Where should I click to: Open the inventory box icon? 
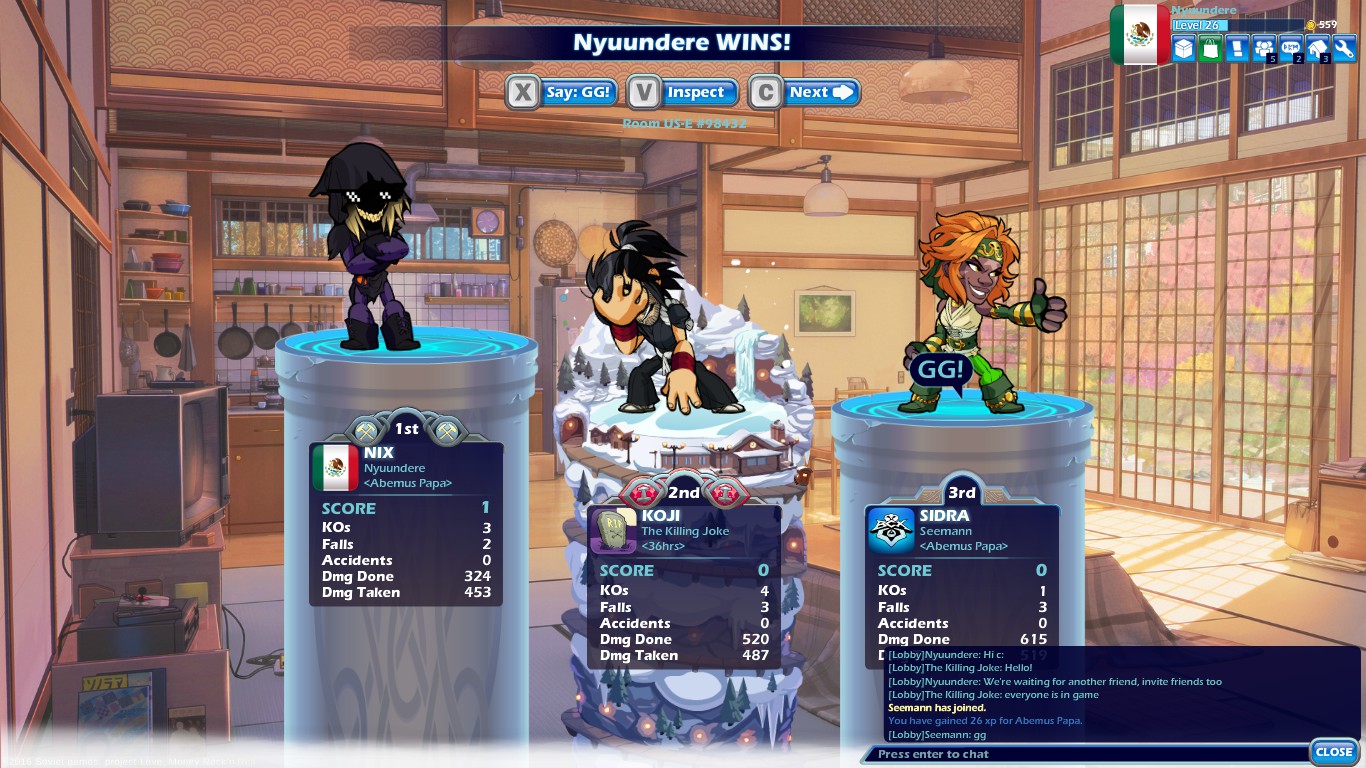click(1183, 48)
